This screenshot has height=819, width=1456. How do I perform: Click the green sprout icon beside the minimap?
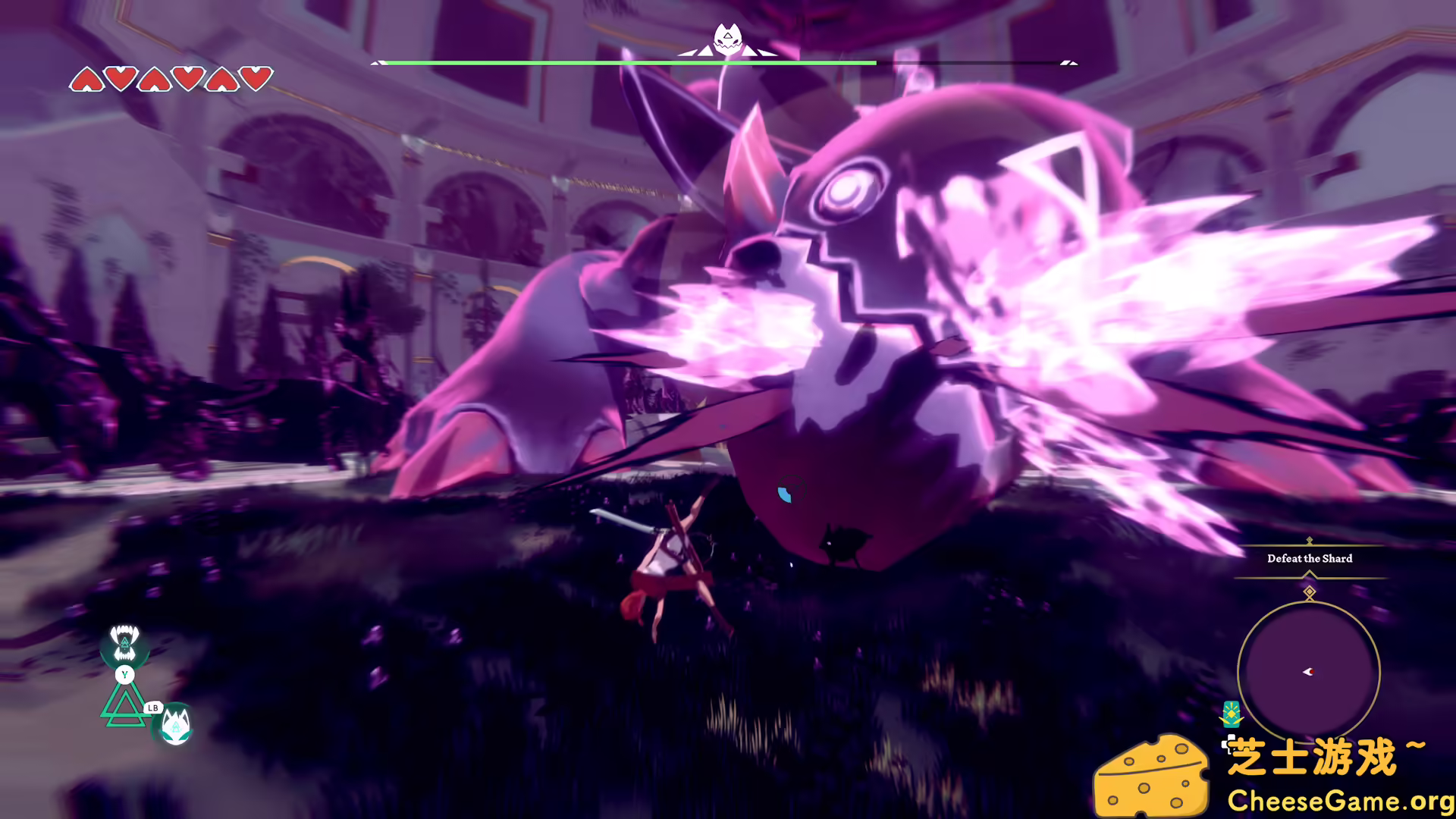point(1232,713)
